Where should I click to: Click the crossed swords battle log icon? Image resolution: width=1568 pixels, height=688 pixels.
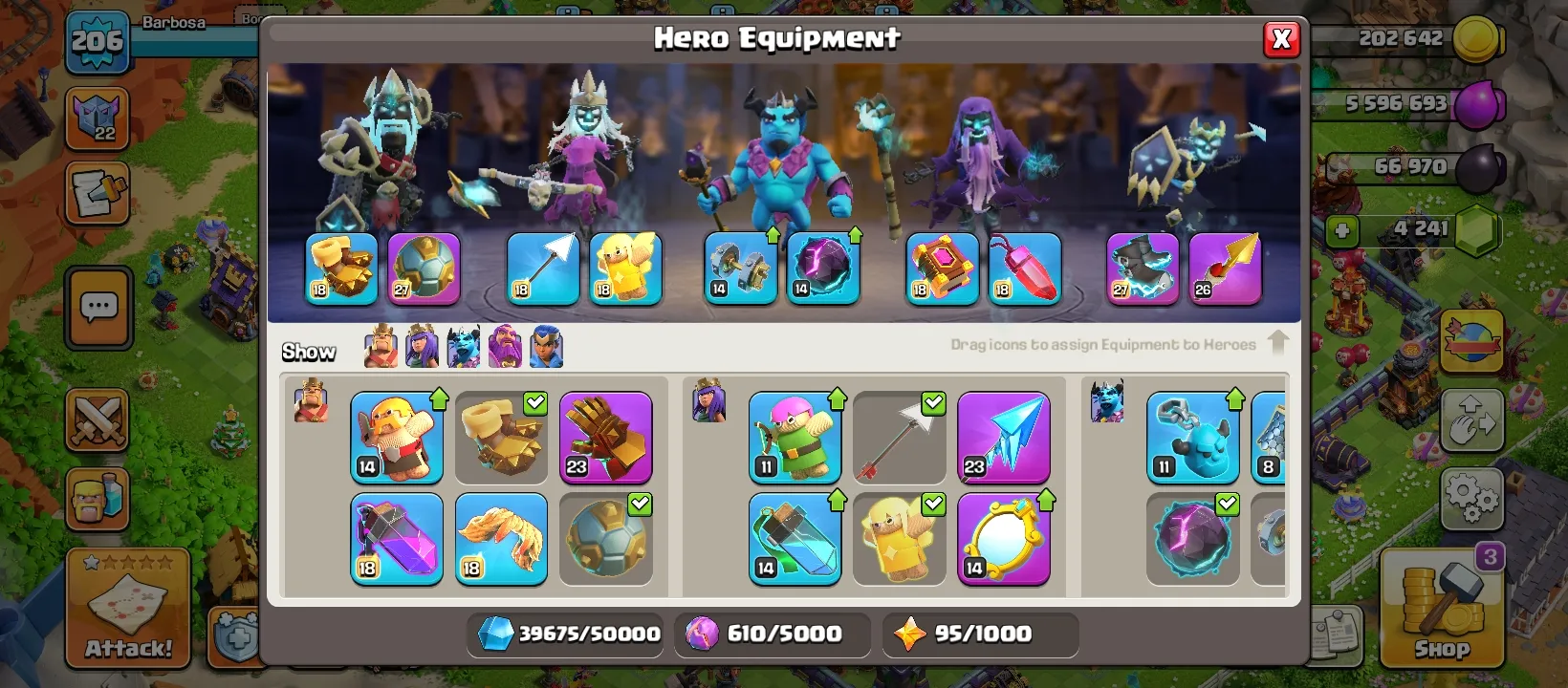(98, 420)
